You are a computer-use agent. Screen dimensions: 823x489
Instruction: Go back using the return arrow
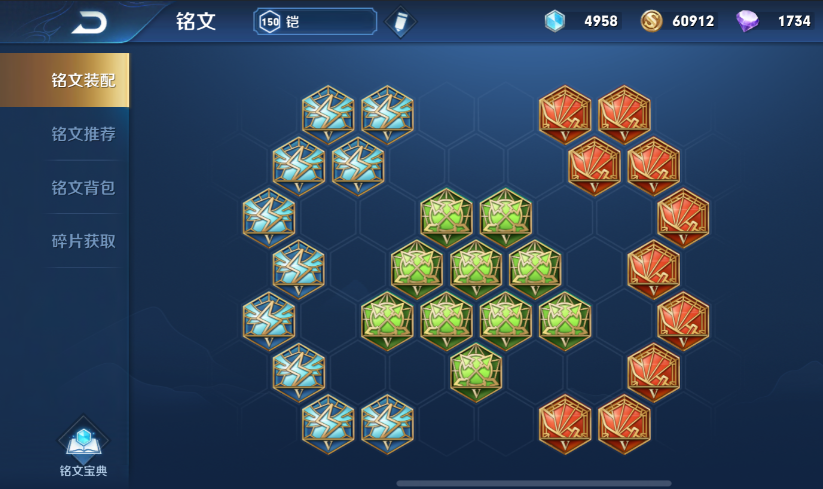point(89,22)
